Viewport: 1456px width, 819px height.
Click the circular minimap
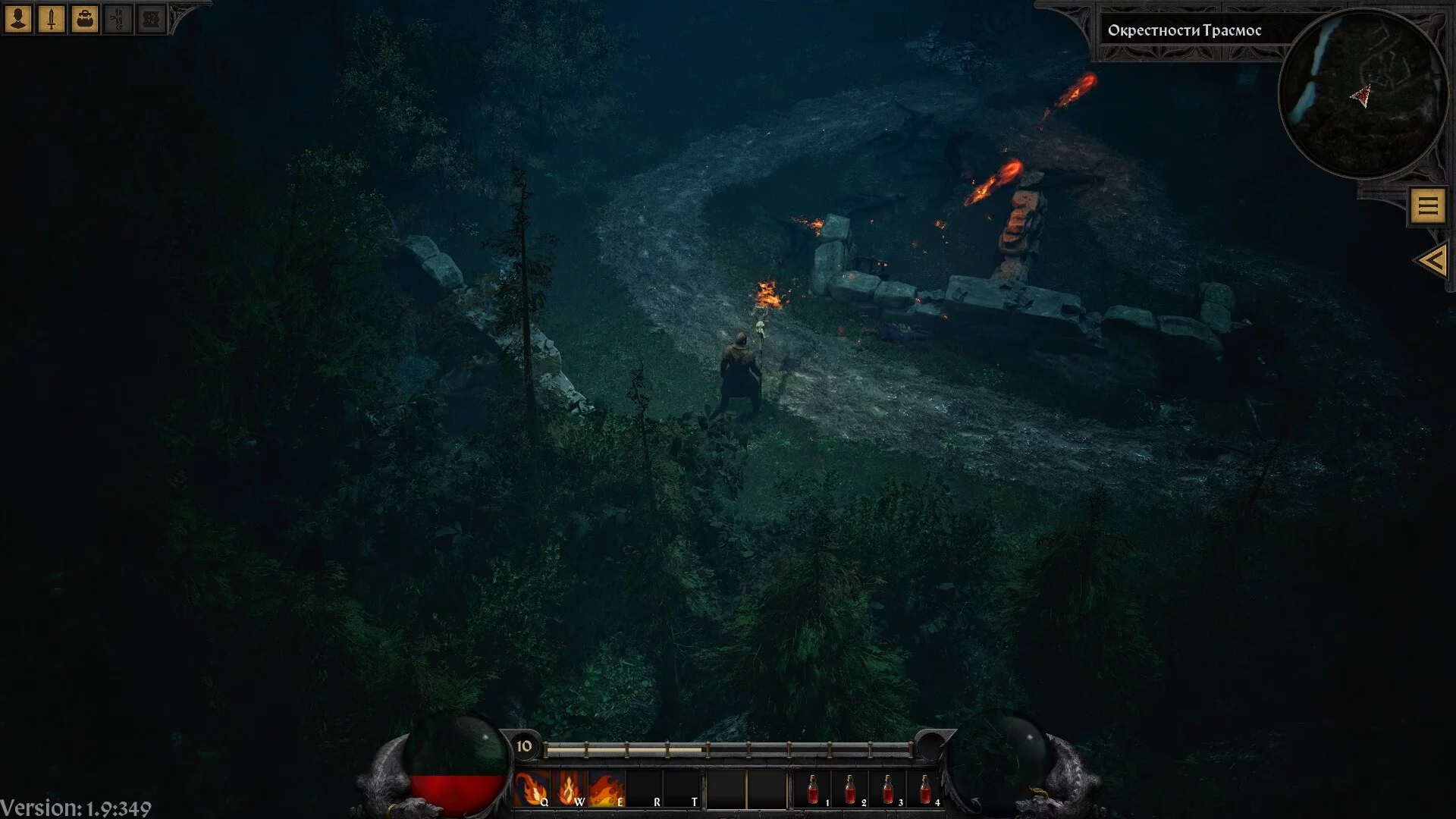[x=1363, y=94]
